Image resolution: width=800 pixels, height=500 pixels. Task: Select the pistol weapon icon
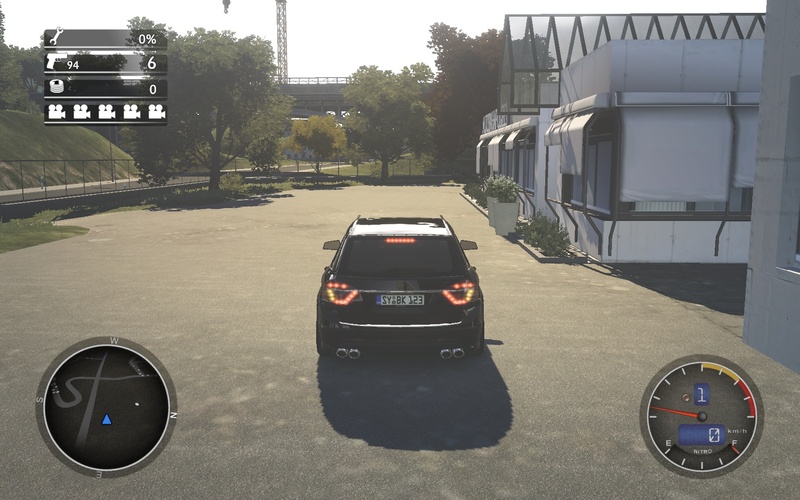tap(56, 63)
